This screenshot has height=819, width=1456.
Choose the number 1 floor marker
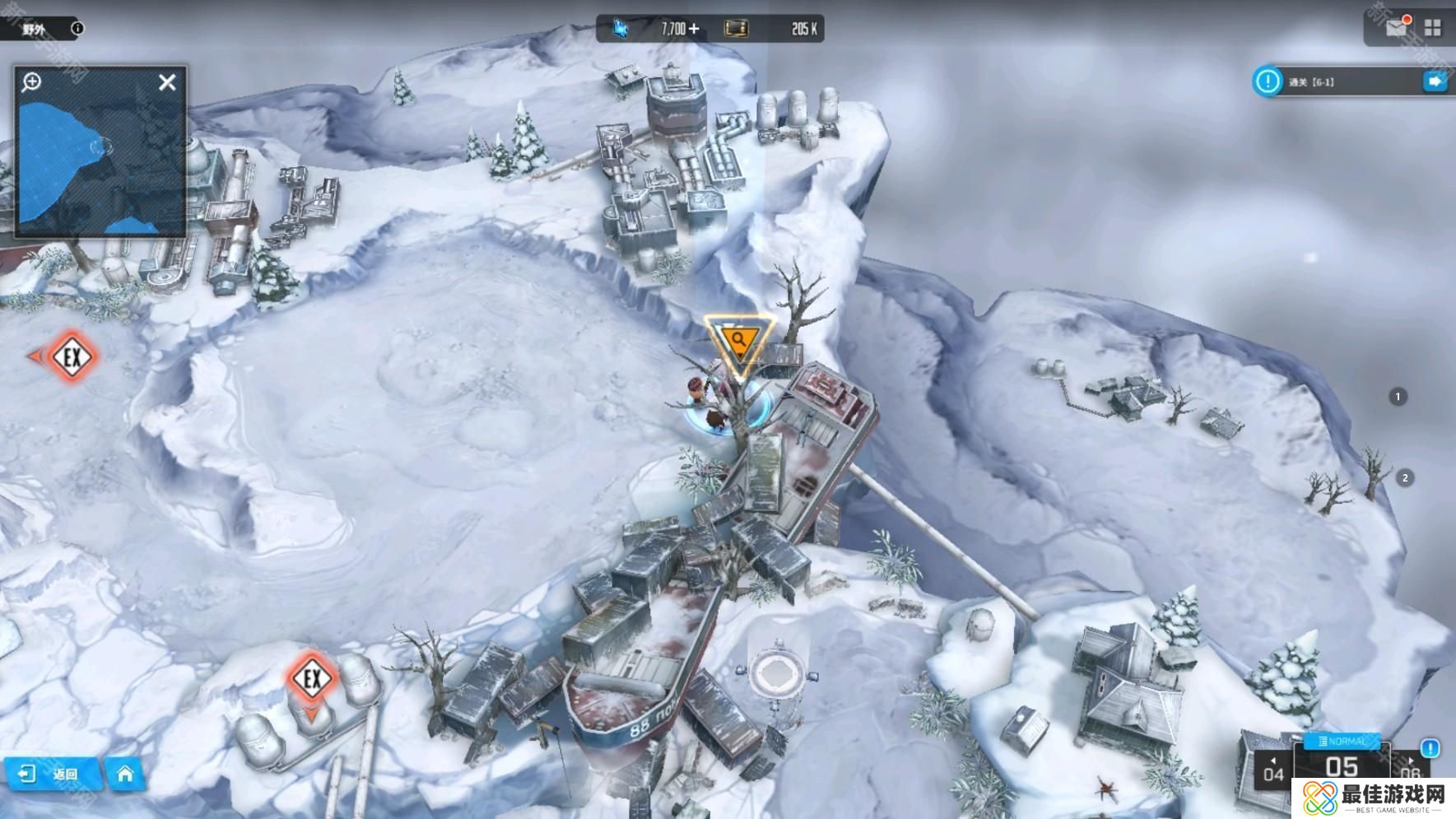1398,397
